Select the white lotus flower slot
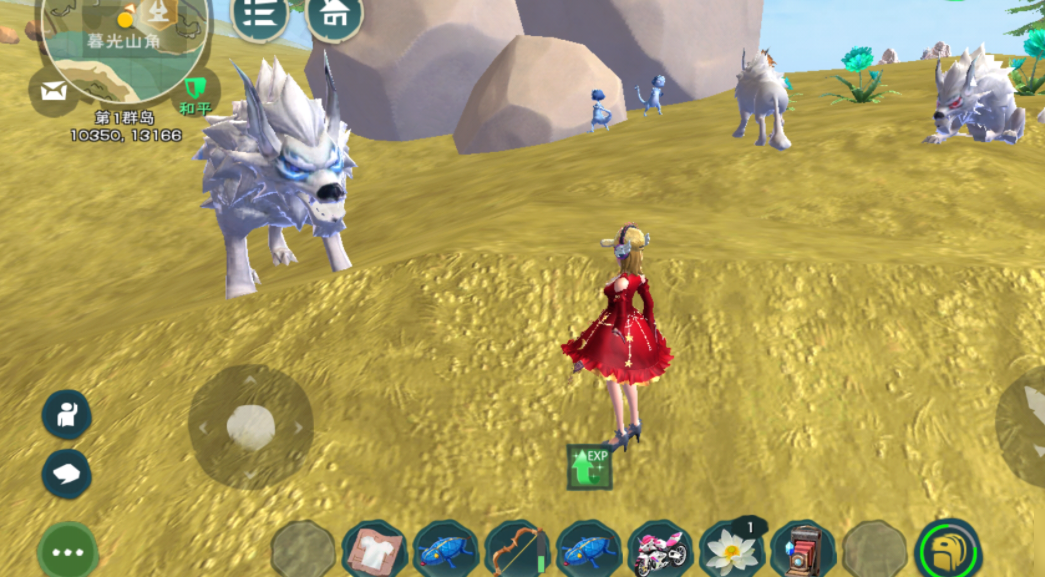 732,550
